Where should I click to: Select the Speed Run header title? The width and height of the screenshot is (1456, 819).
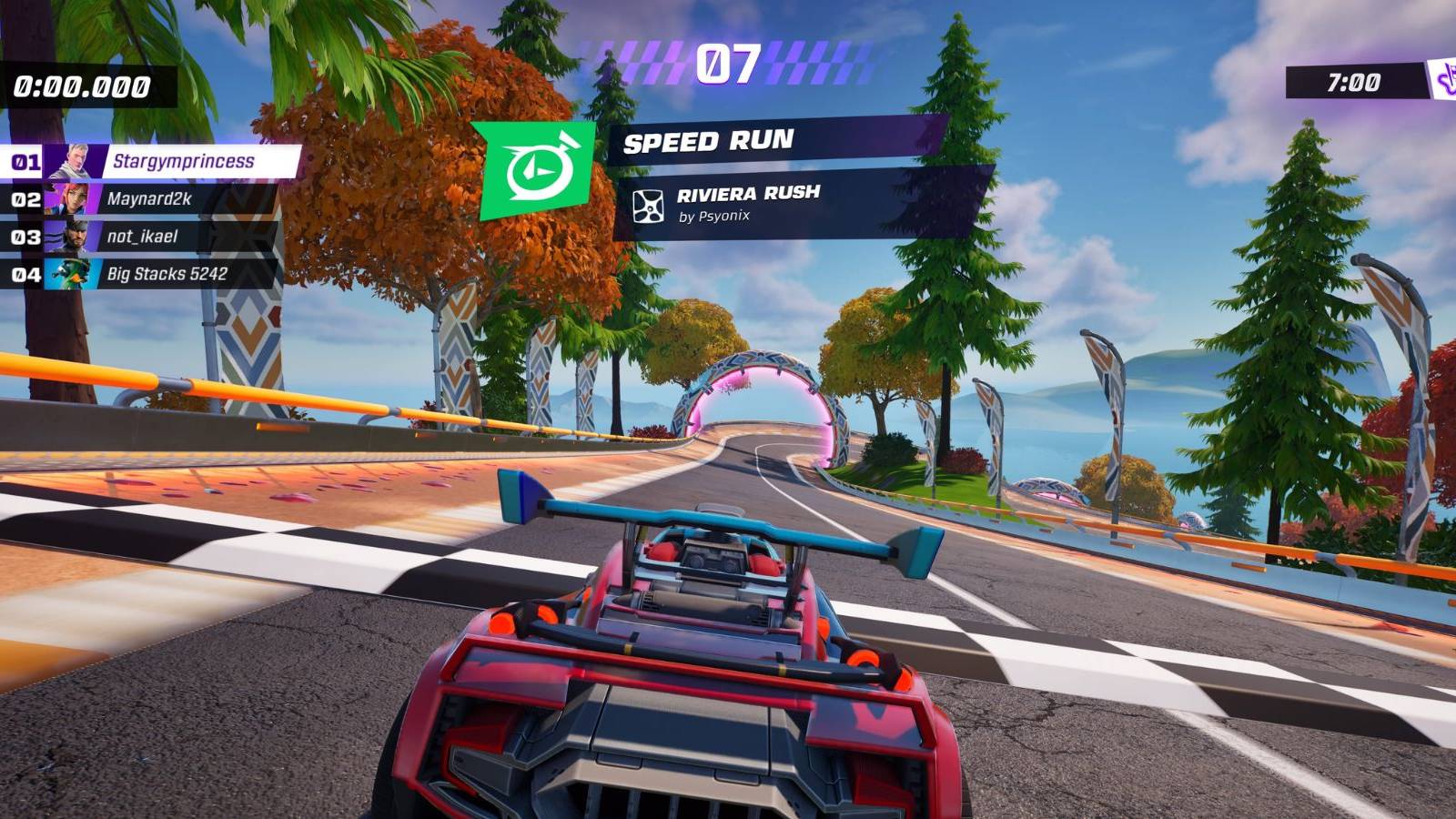point(710,143)
